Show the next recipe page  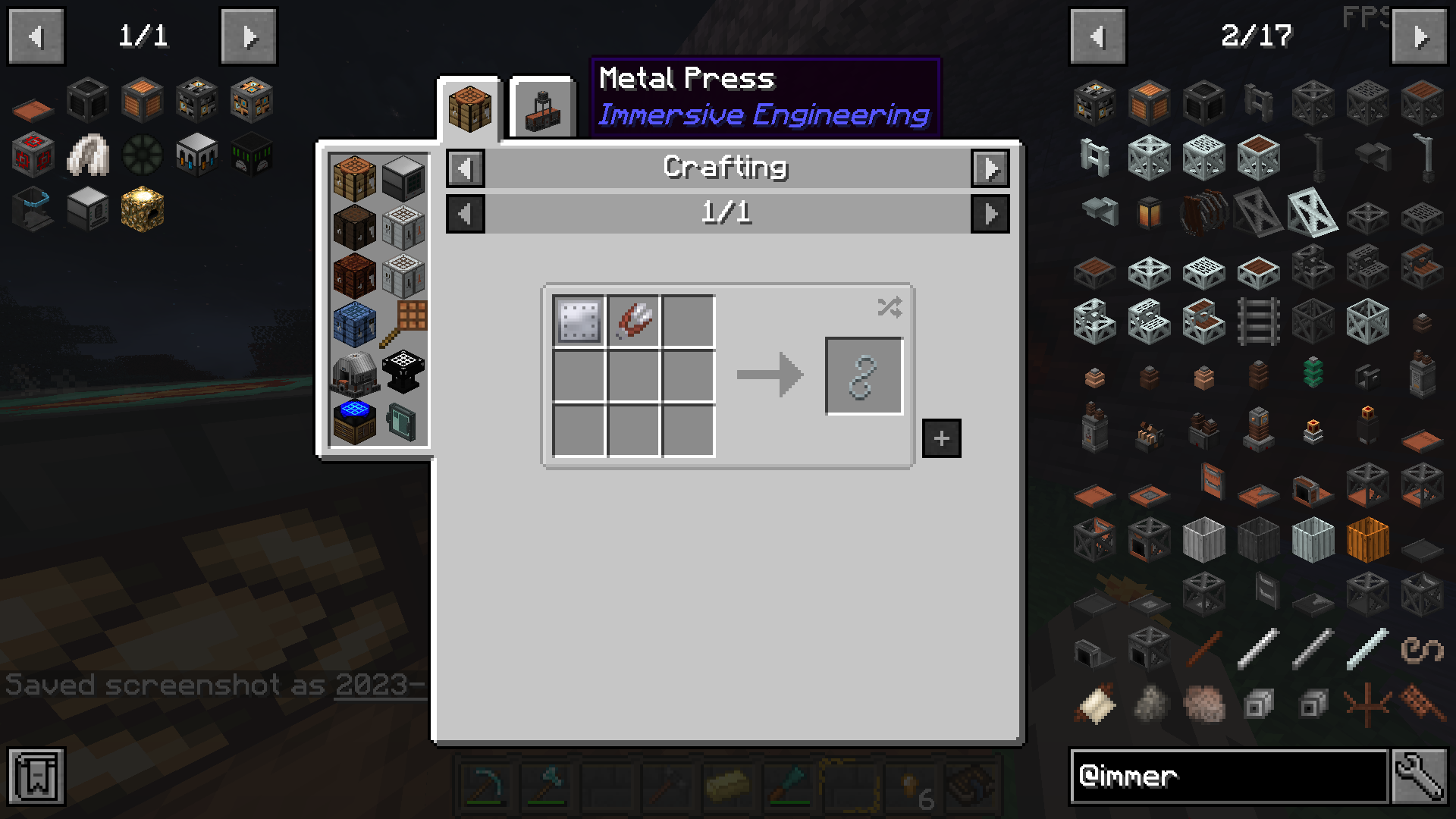coord(990,214)
